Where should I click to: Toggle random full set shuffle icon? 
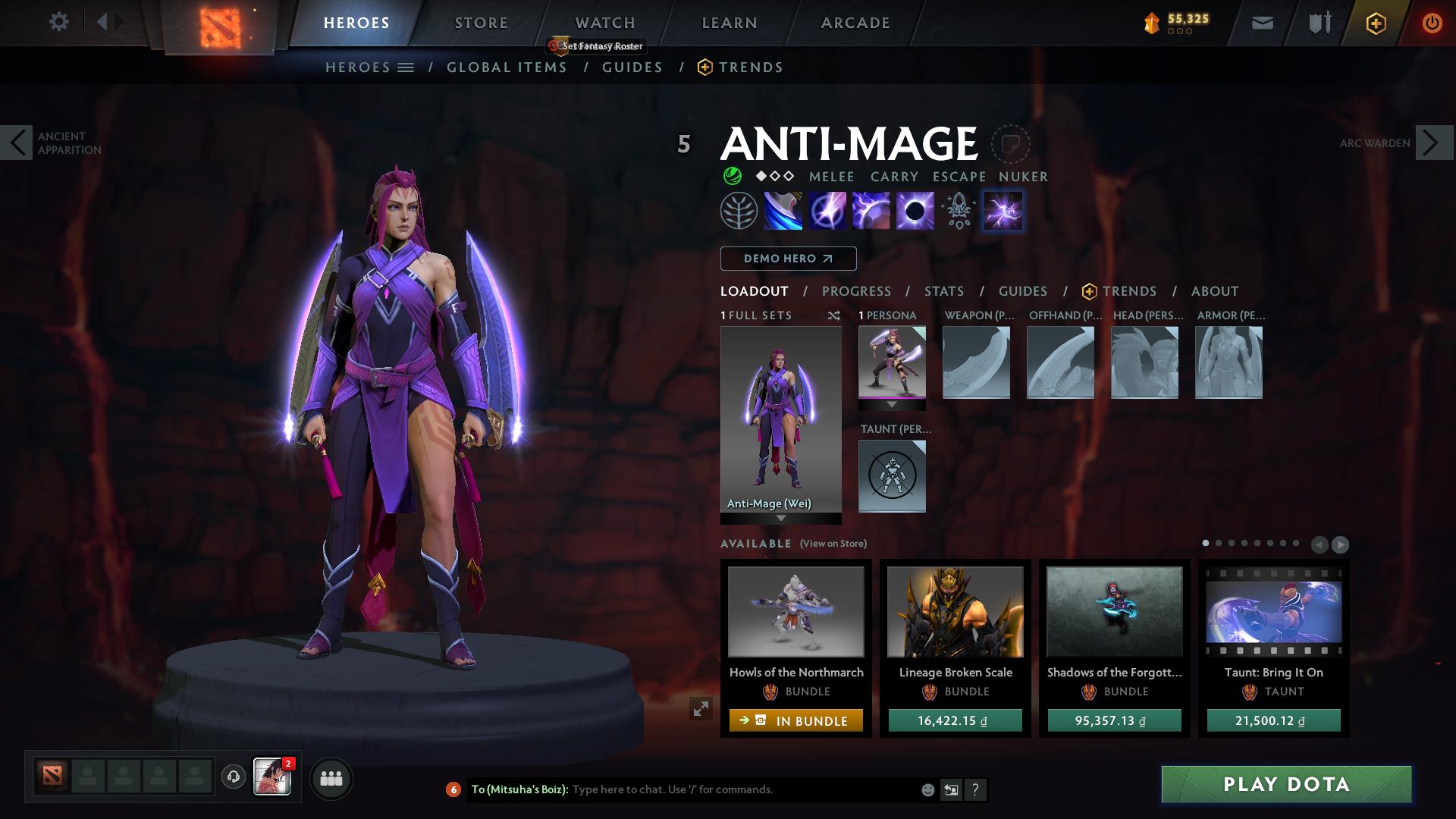tap(834, 315)
